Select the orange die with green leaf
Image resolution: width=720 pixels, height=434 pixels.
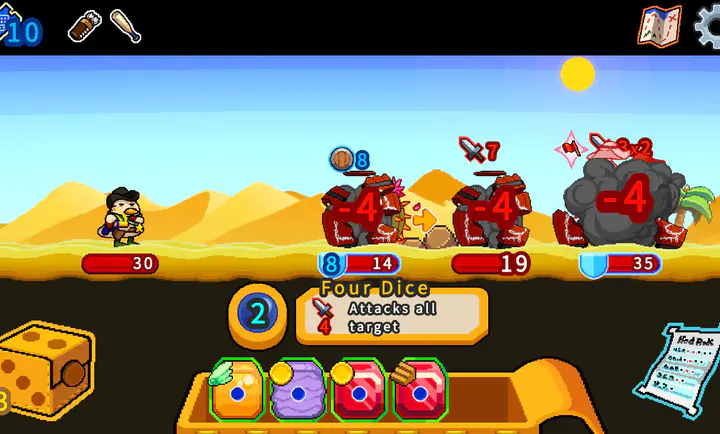pos(237,390)
